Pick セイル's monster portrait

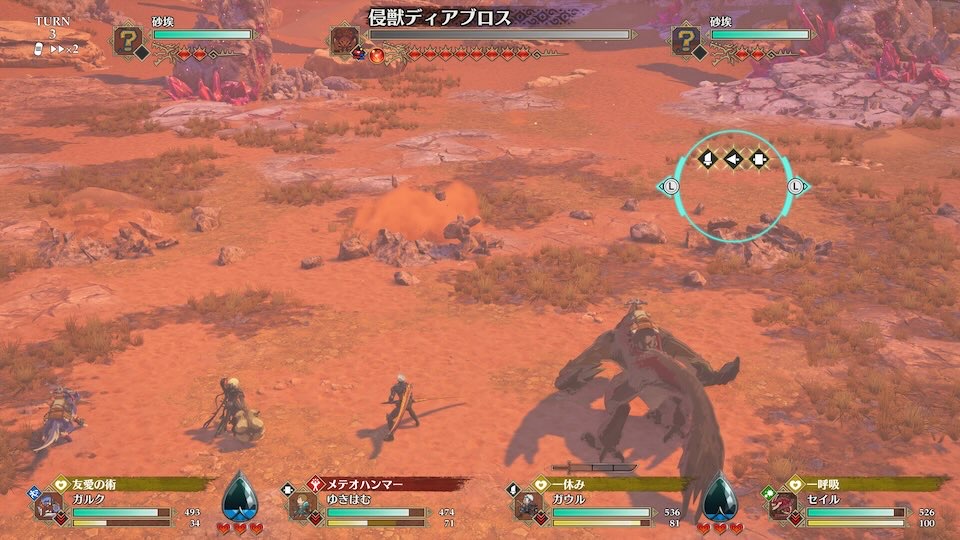click(783, 507)
